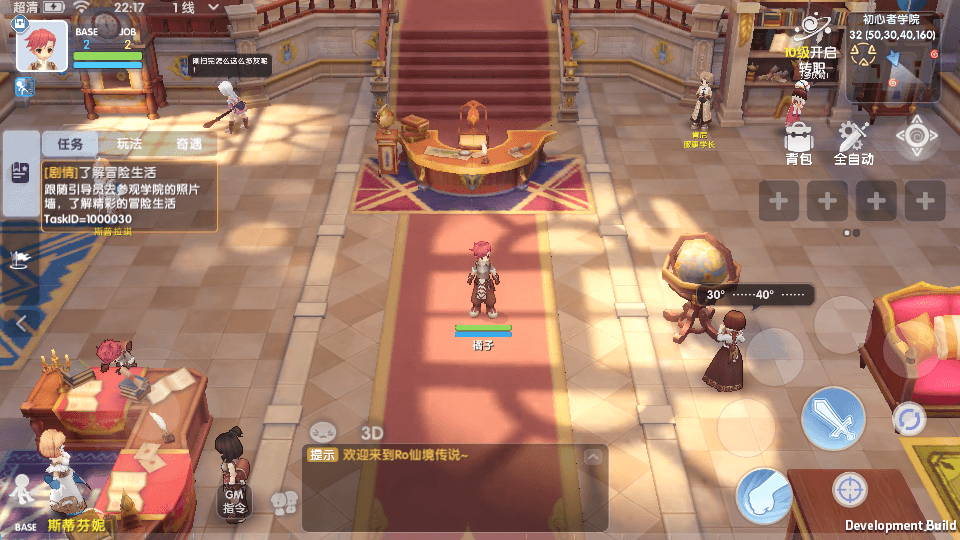Toggle 全自动 auto-battle mode
Image resolution: width=960 pixels, height=540 pixels.
click(854, 141)
